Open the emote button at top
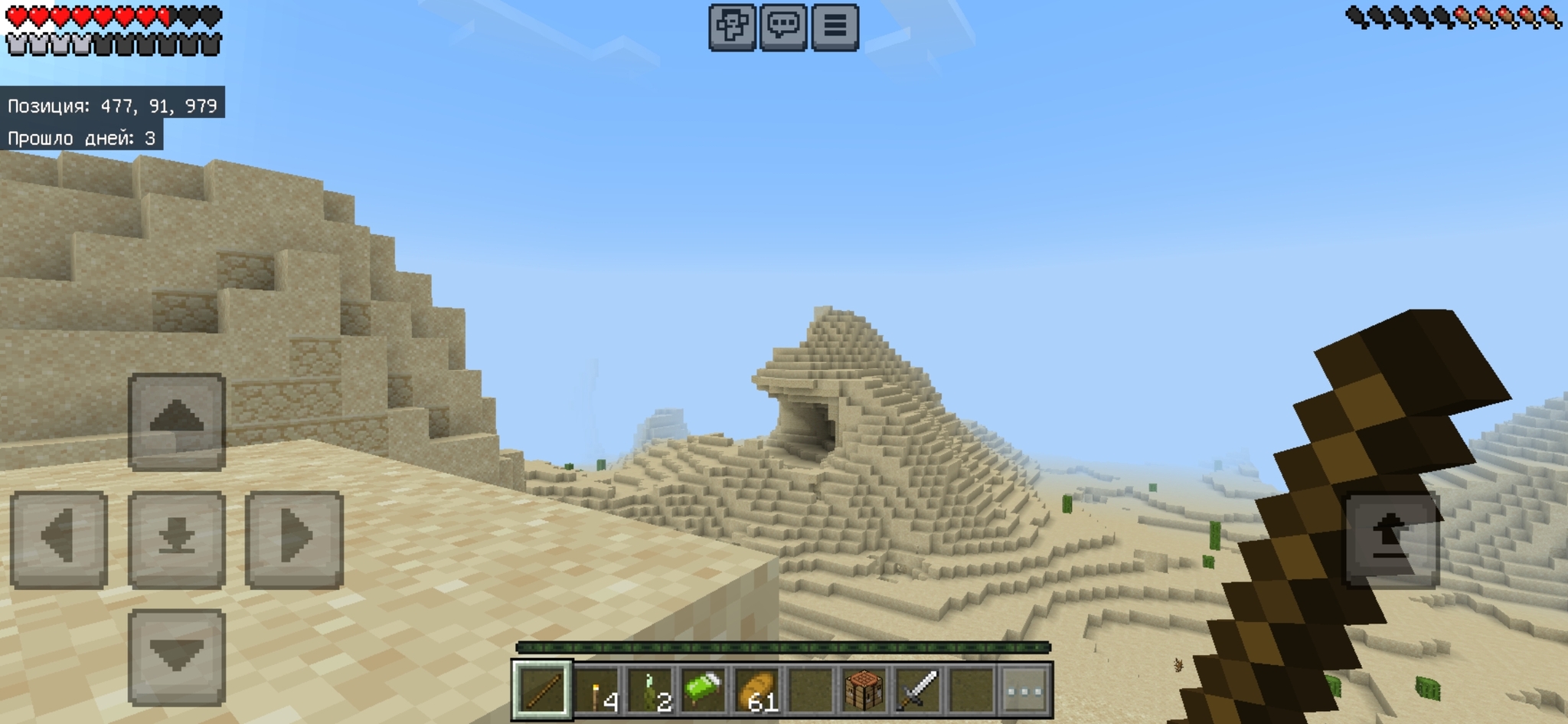This screenshot has width=1568, height=724. coord(732,27)
